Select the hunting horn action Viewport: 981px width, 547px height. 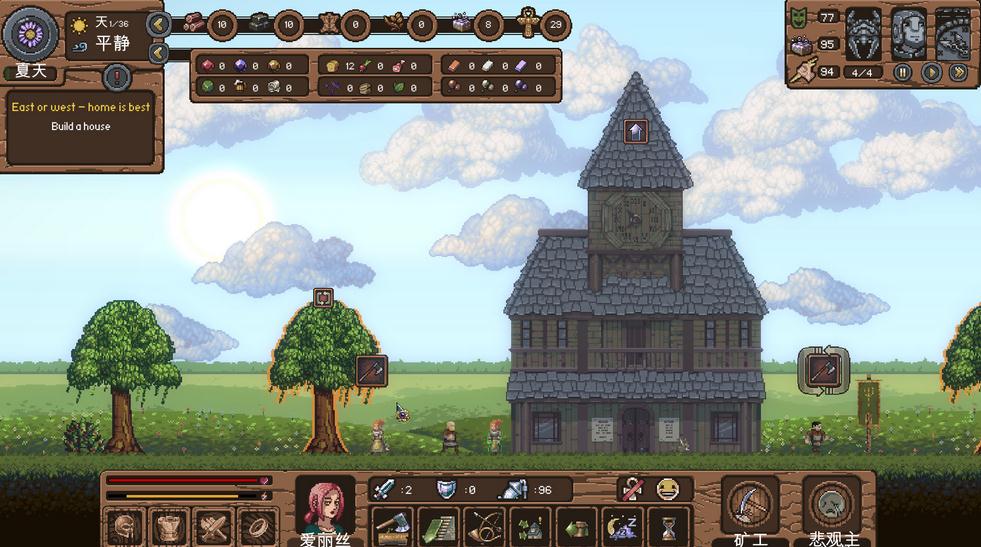[484, 526]
